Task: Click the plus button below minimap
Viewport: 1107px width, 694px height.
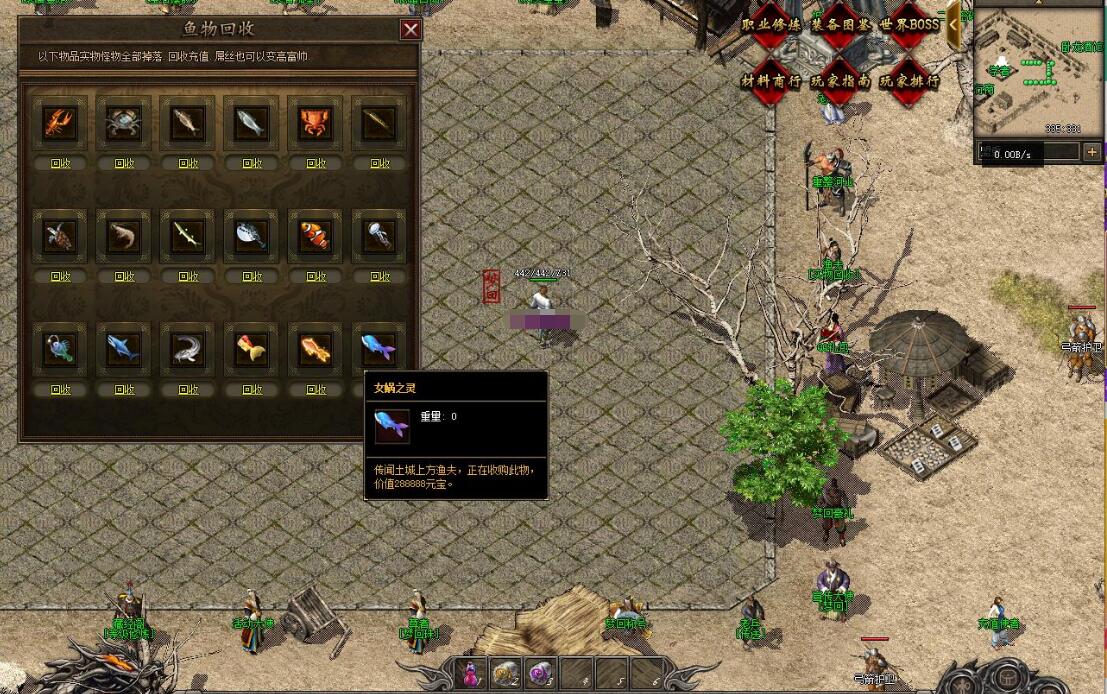Action: pyautogui.click(x=1092, y=152)
